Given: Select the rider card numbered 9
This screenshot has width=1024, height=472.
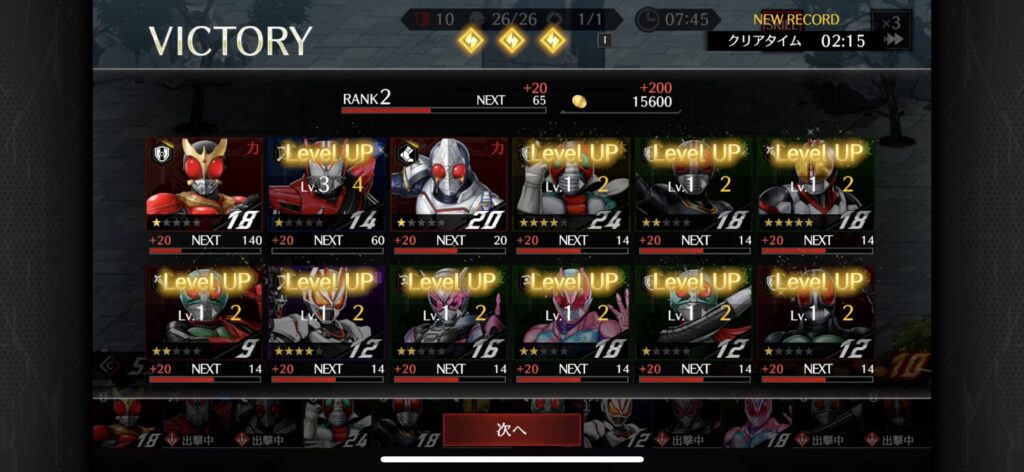Looking at the screenshot, I should coord(205,312).
